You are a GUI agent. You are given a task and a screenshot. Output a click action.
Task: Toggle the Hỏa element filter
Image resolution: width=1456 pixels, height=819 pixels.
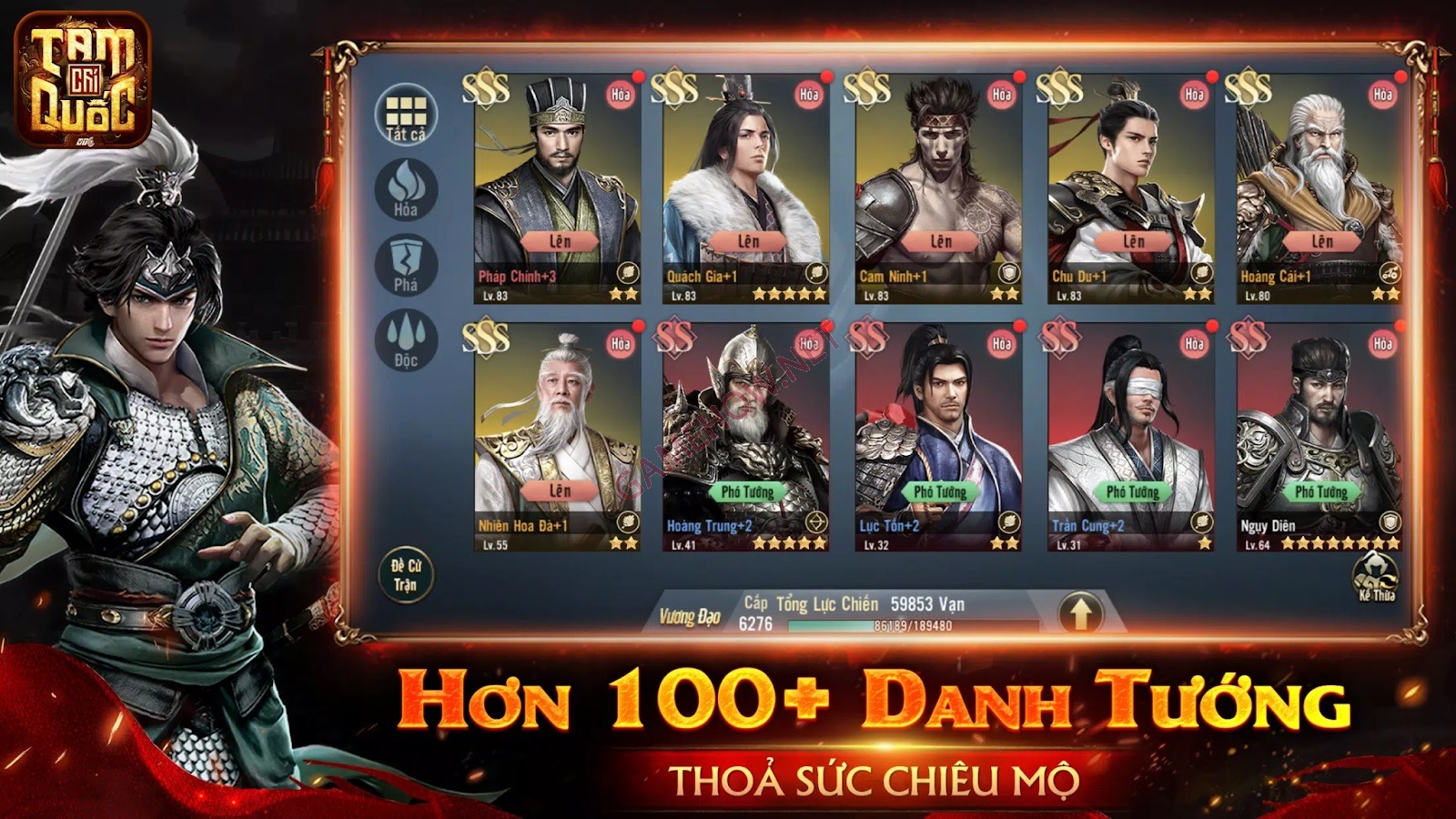[404, 186]
